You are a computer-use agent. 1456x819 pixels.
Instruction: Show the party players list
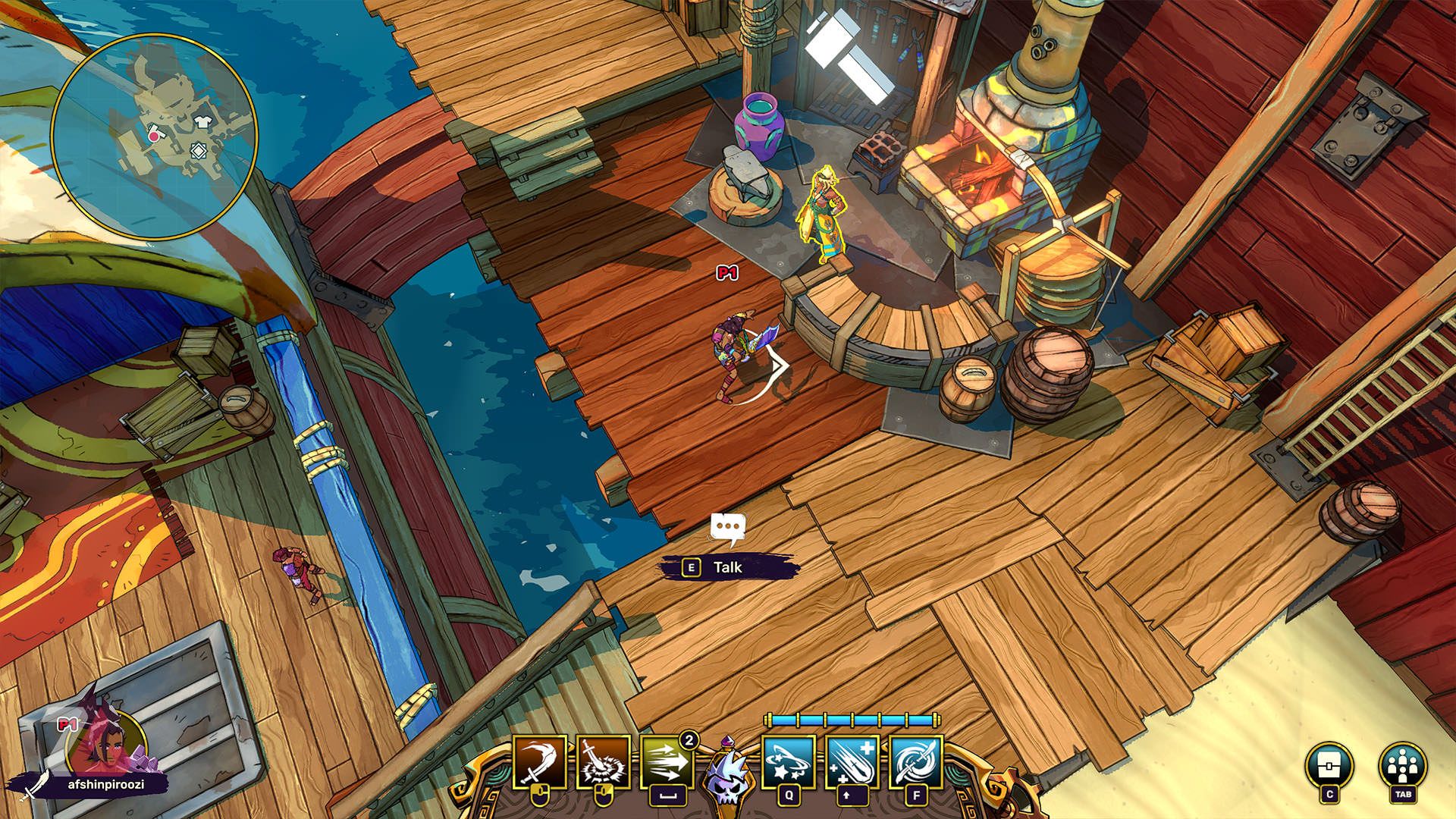click(1402, 764)
